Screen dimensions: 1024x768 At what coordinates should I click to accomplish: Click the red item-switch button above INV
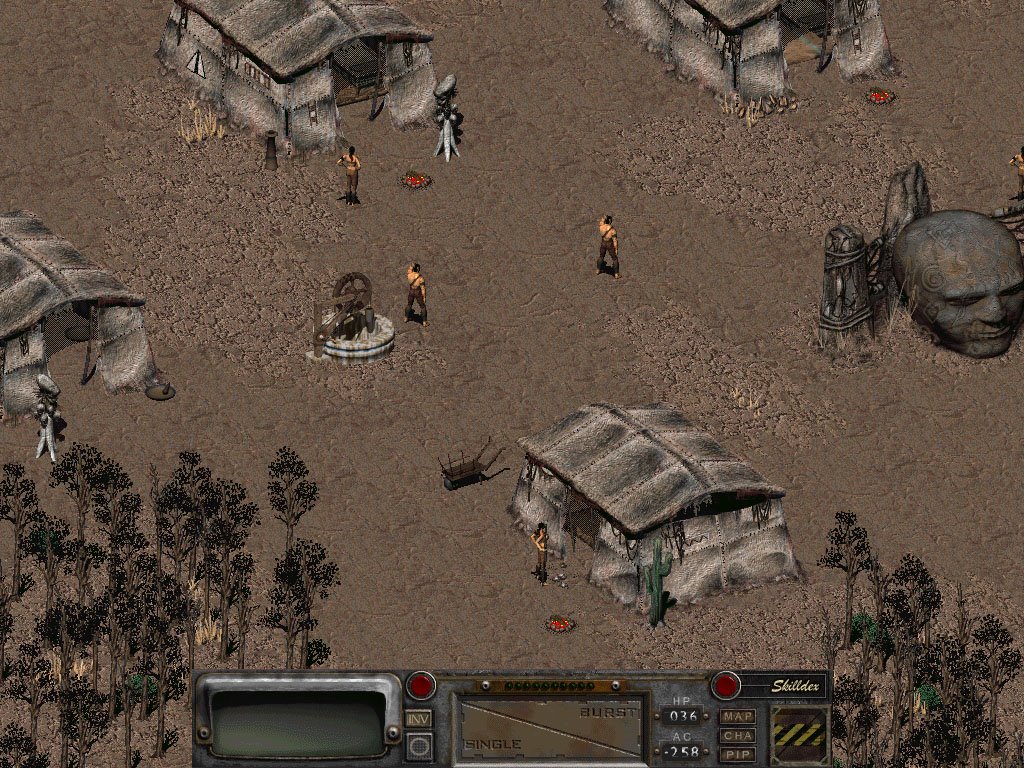click(420, 686)
